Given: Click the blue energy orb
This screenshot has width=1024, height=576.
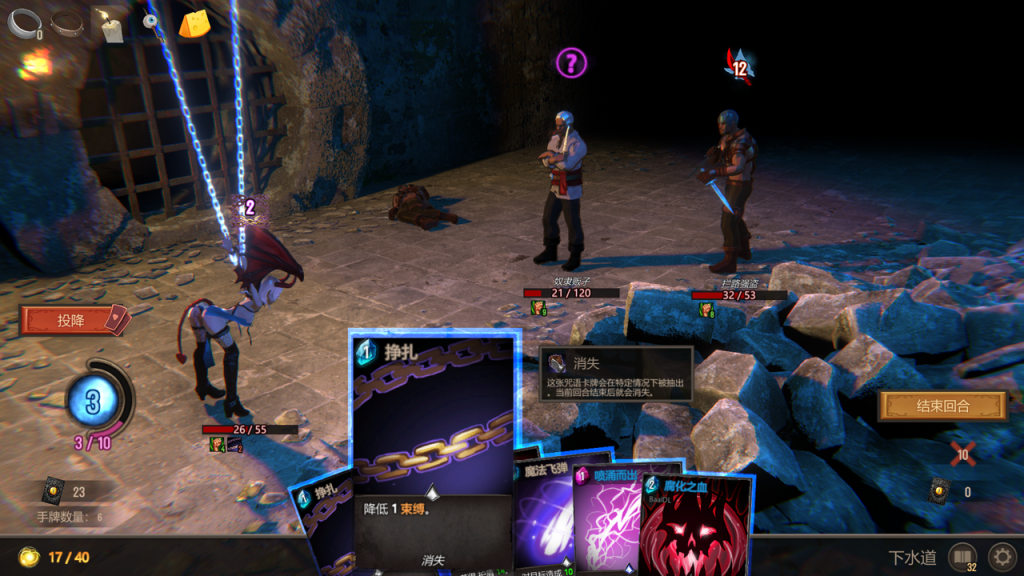Looking at the screenshot, I should (x=93, y=402).
